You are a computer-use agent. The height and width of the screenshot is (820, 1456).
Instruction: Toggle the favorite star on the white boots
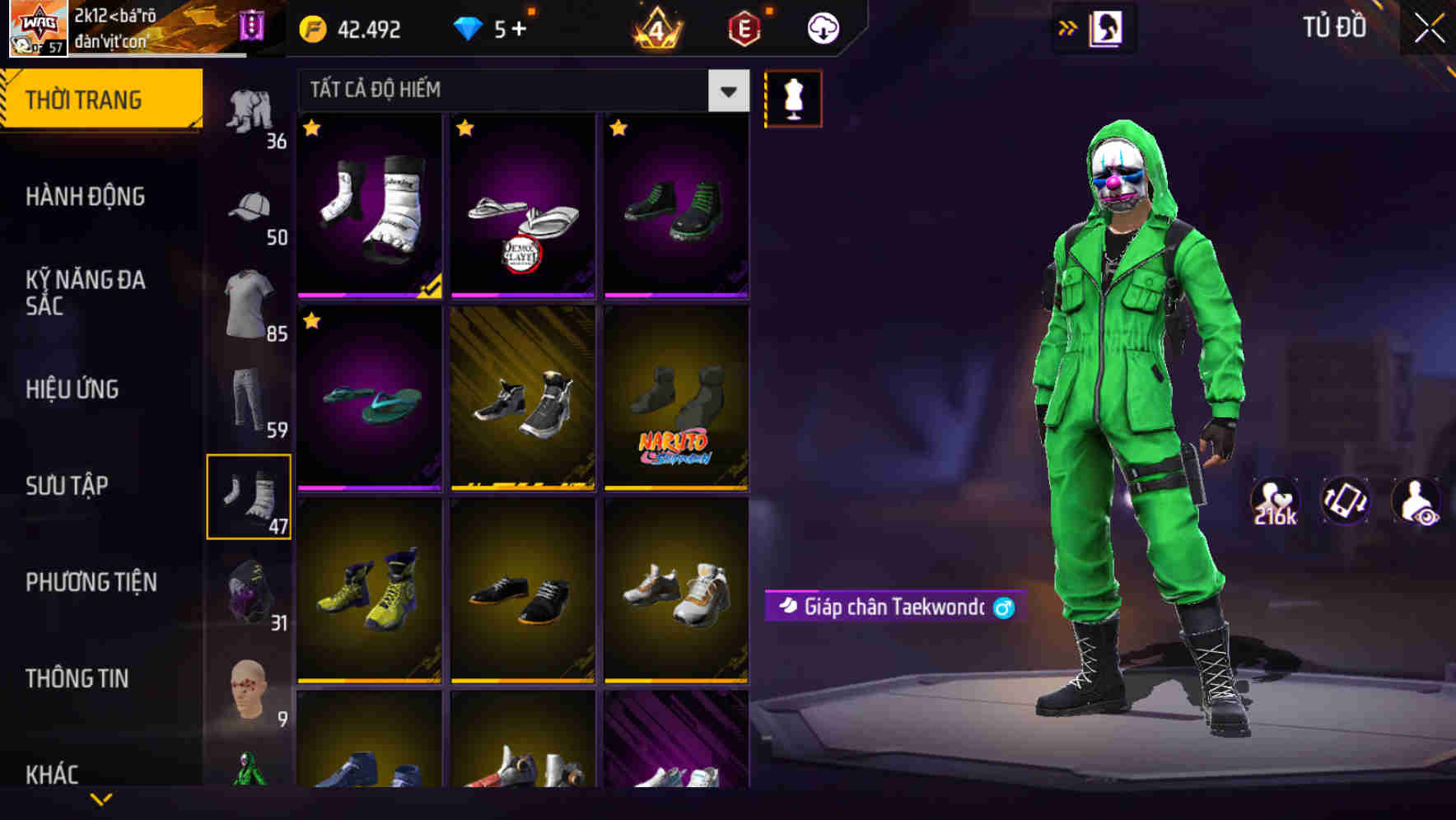[x=311, y=129]
